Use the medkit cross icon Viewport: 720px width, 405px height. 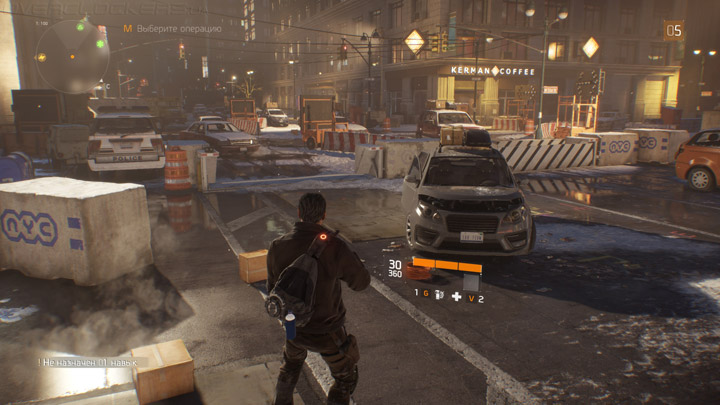456,296
